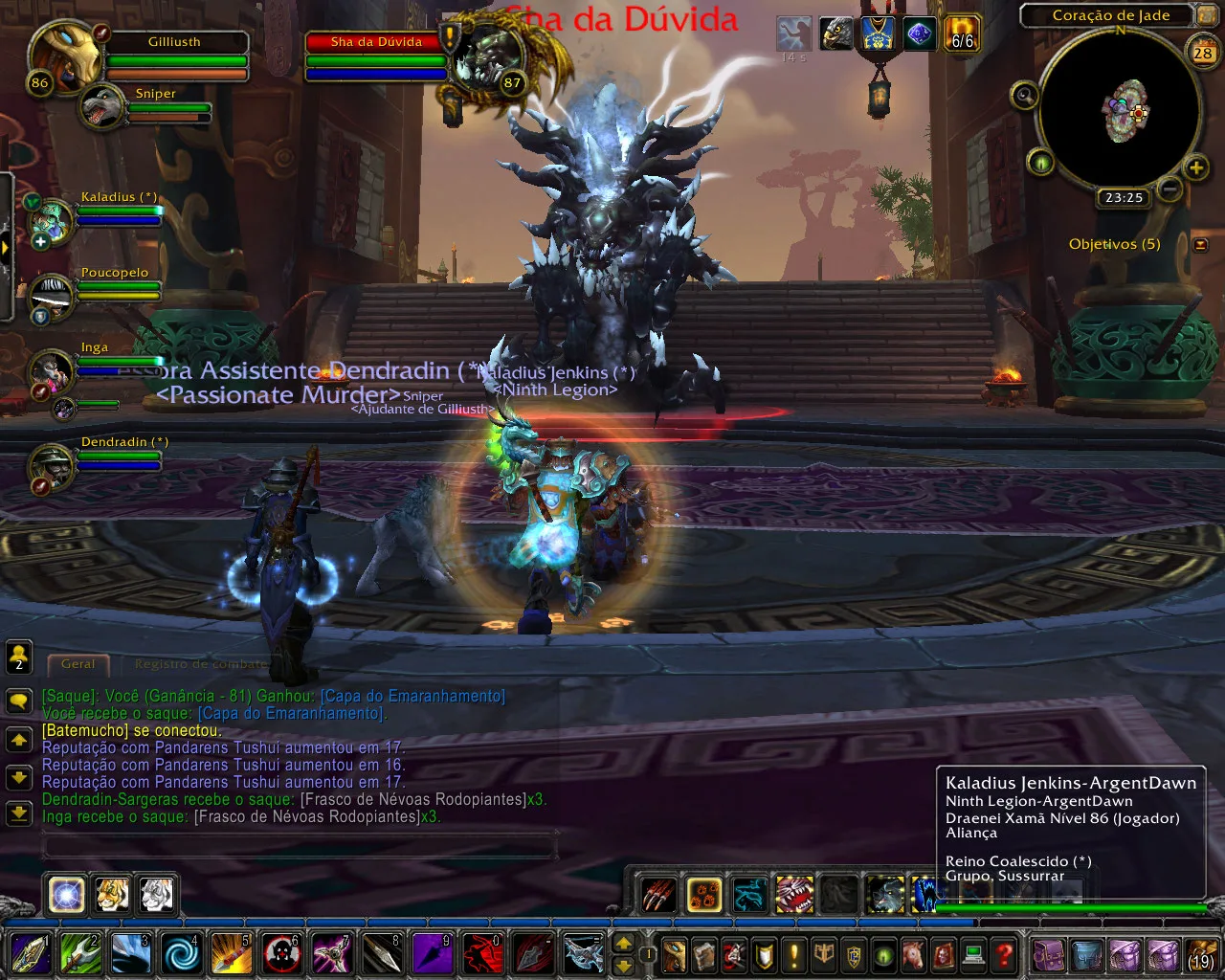Click the minimap zoom-in plus button
The width and height of the screenshot is (1225, 980).
[1195, 168]
